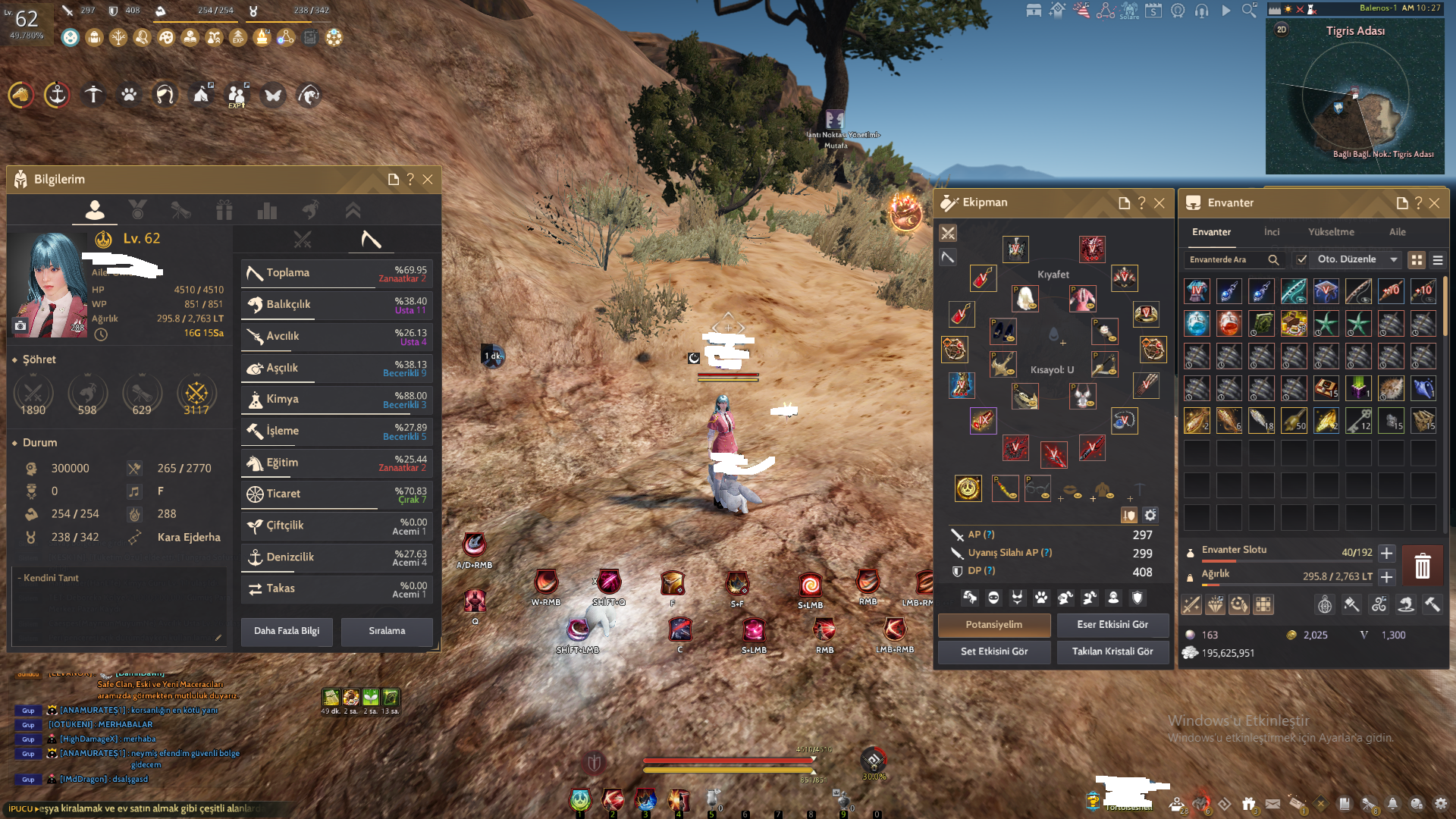Image resolution: width=1456 pixels, height=819 pixels.
Task: Click the Potansiyelim button
Action: pos(993,625)
